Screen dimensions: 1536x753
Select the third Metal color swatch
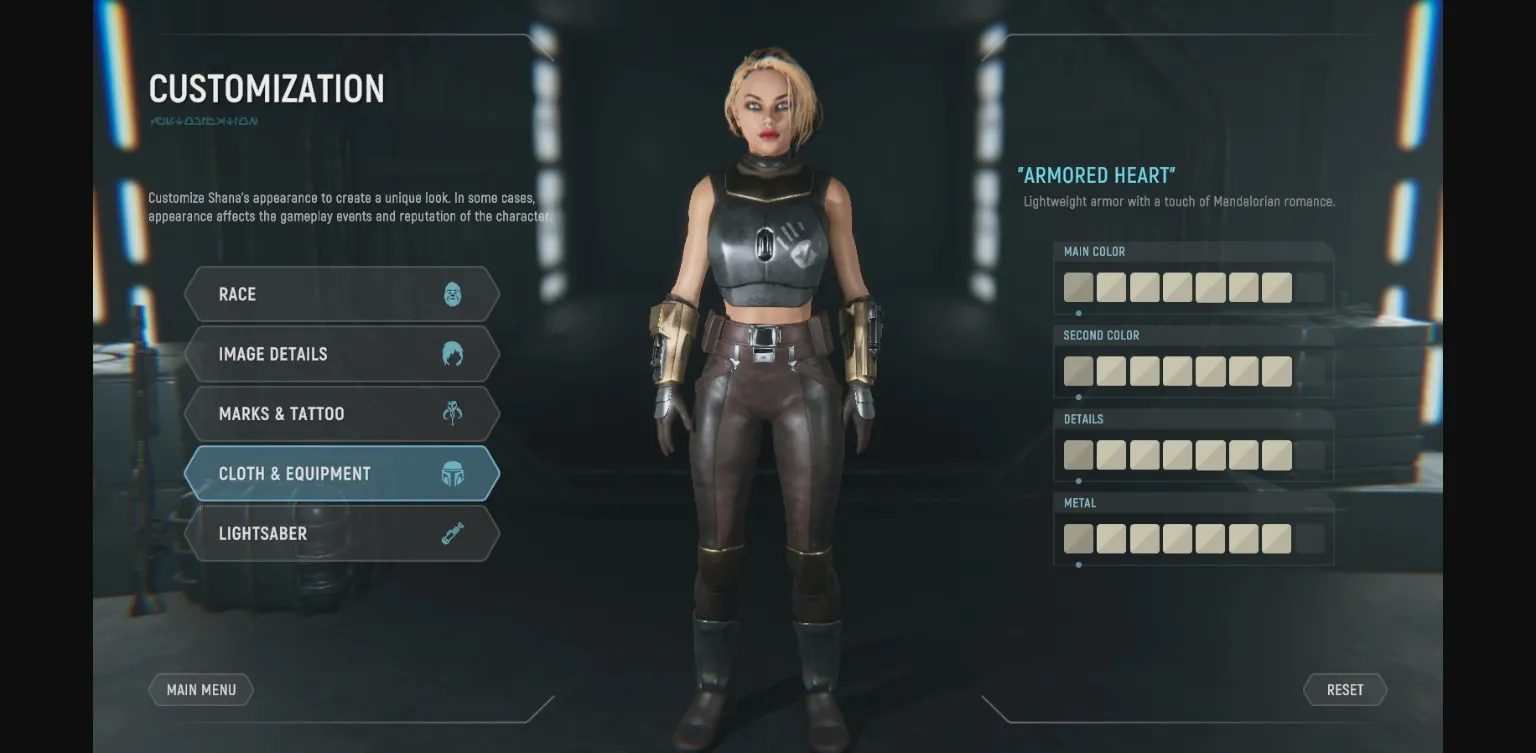coord(1144,538)
